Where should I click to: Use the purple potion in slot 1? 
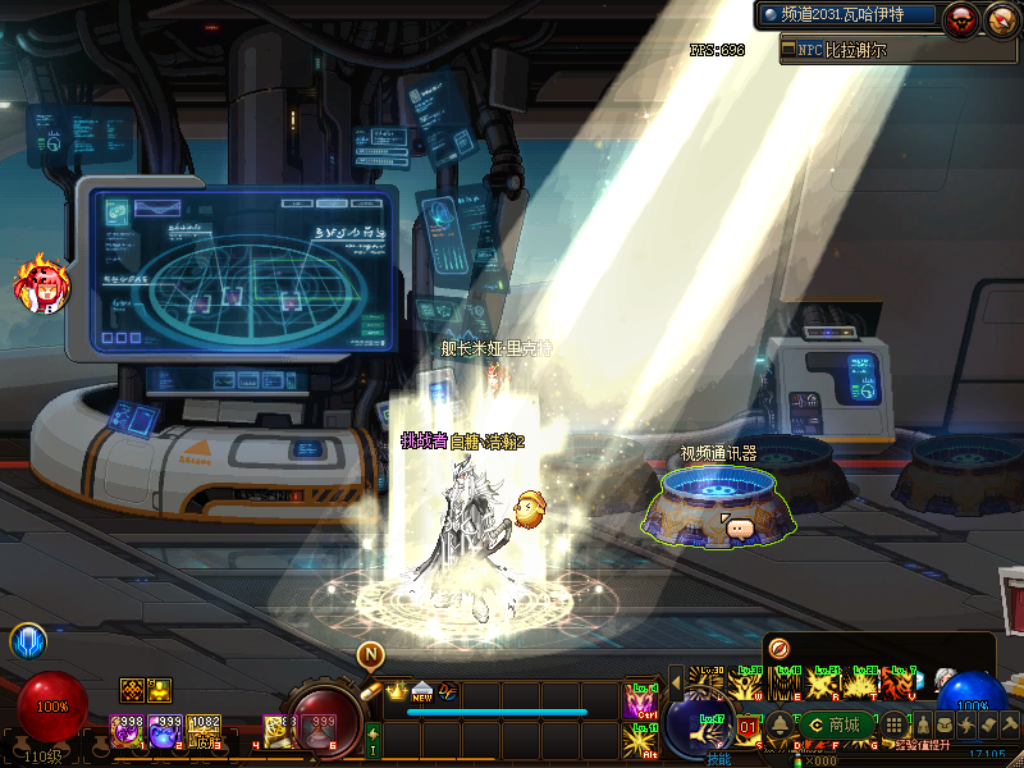(x=127, y=731)
